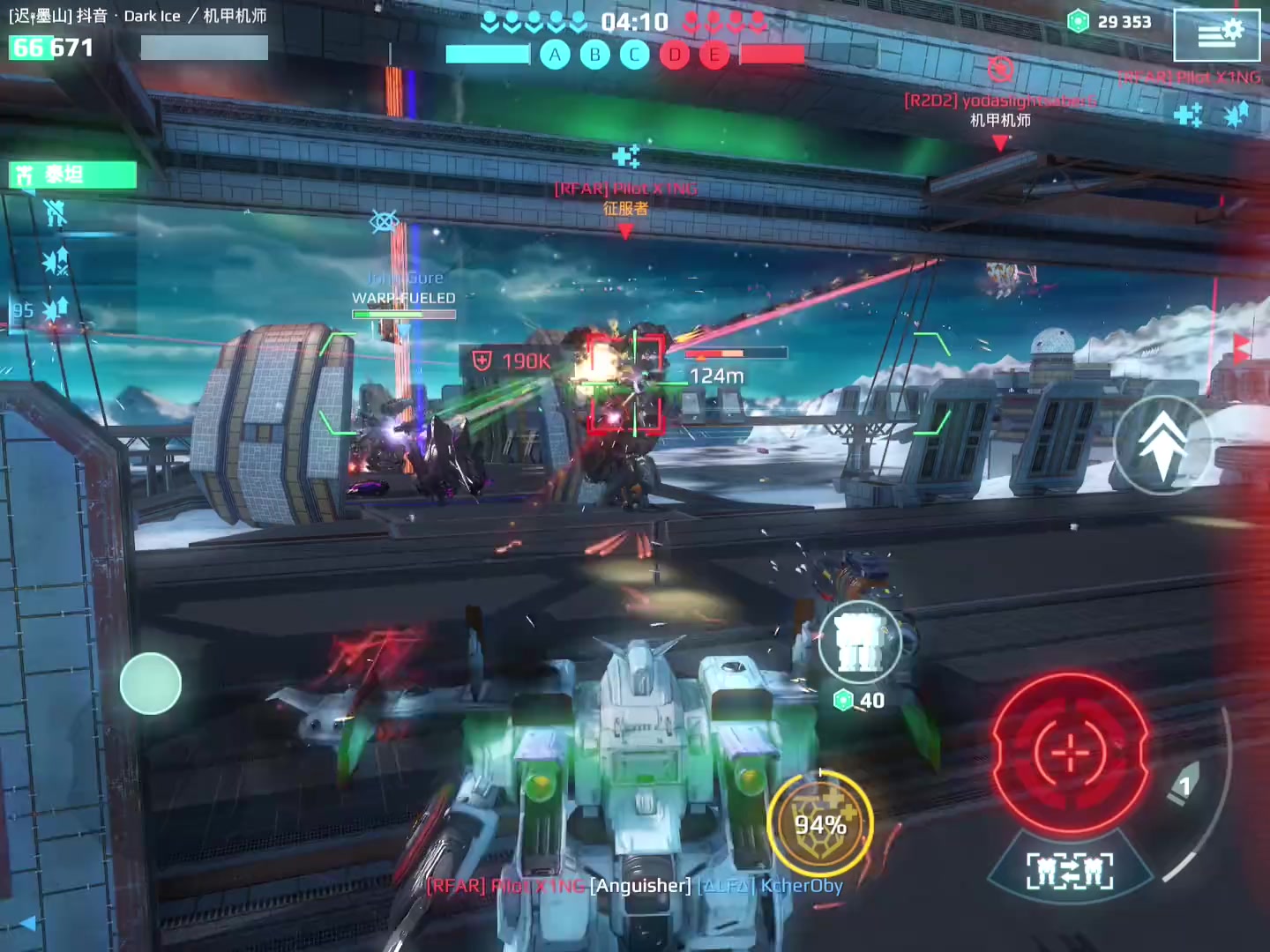Viewport: 1270px width, 952px height.
Task: Tap the red fire weapons button
Action: coord(1071,752)
